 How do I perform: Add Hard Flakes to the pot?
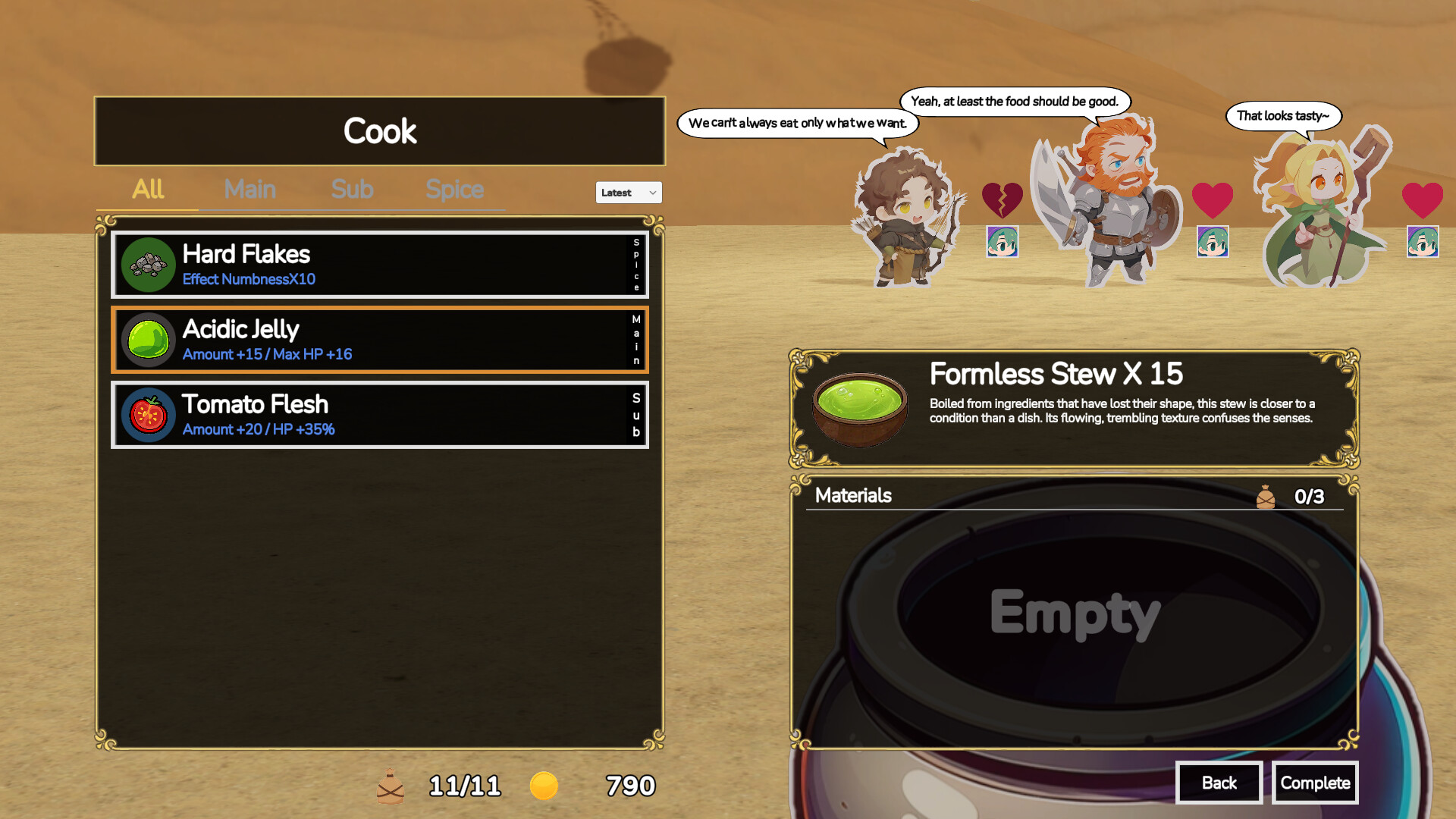coord(379,265)
